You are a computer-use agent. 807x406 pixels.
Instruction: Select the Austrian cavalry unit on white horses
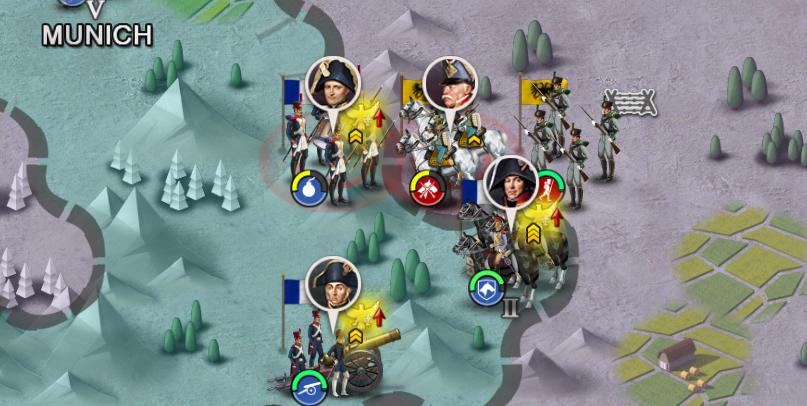point(440,150)
